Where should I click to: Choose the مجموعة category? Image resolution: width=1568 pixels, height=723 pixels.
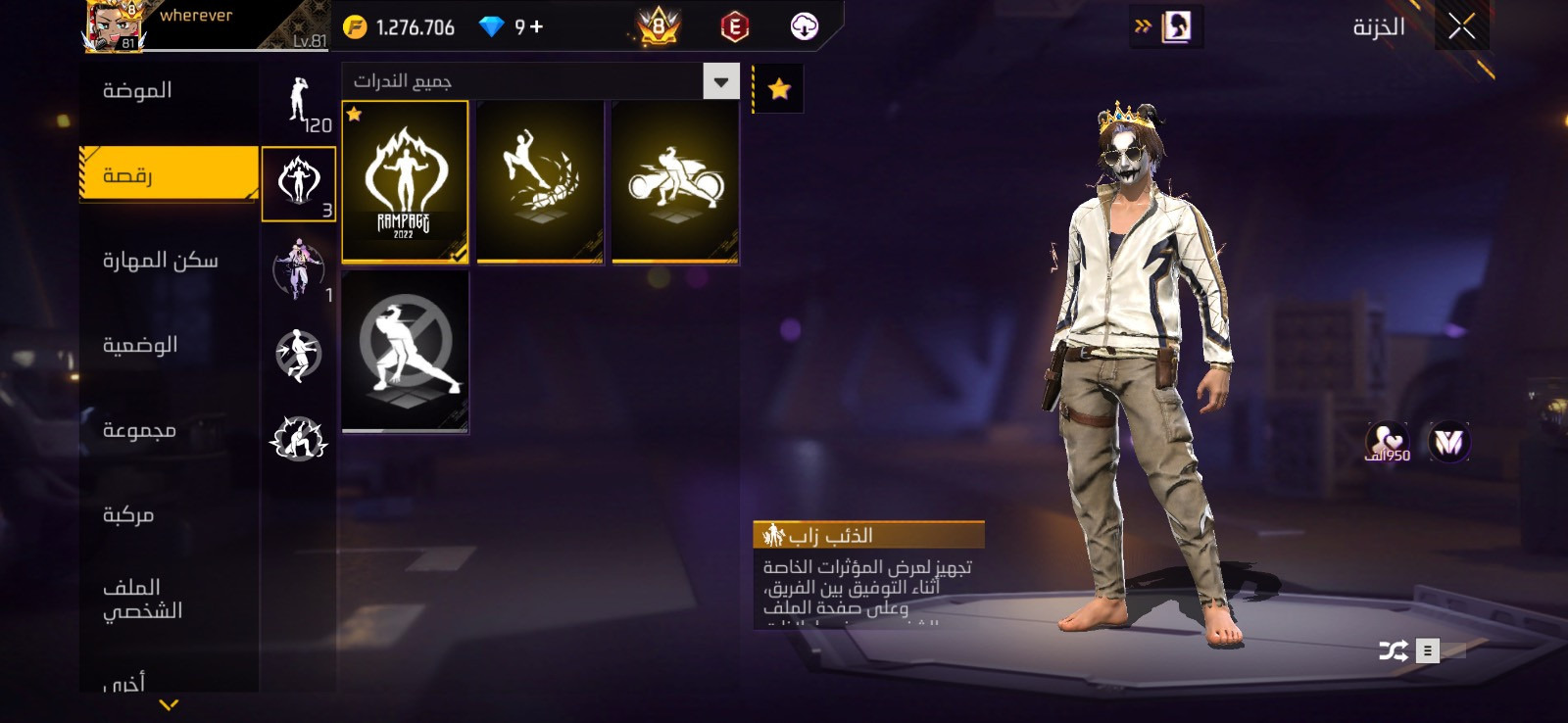(139, 430)
